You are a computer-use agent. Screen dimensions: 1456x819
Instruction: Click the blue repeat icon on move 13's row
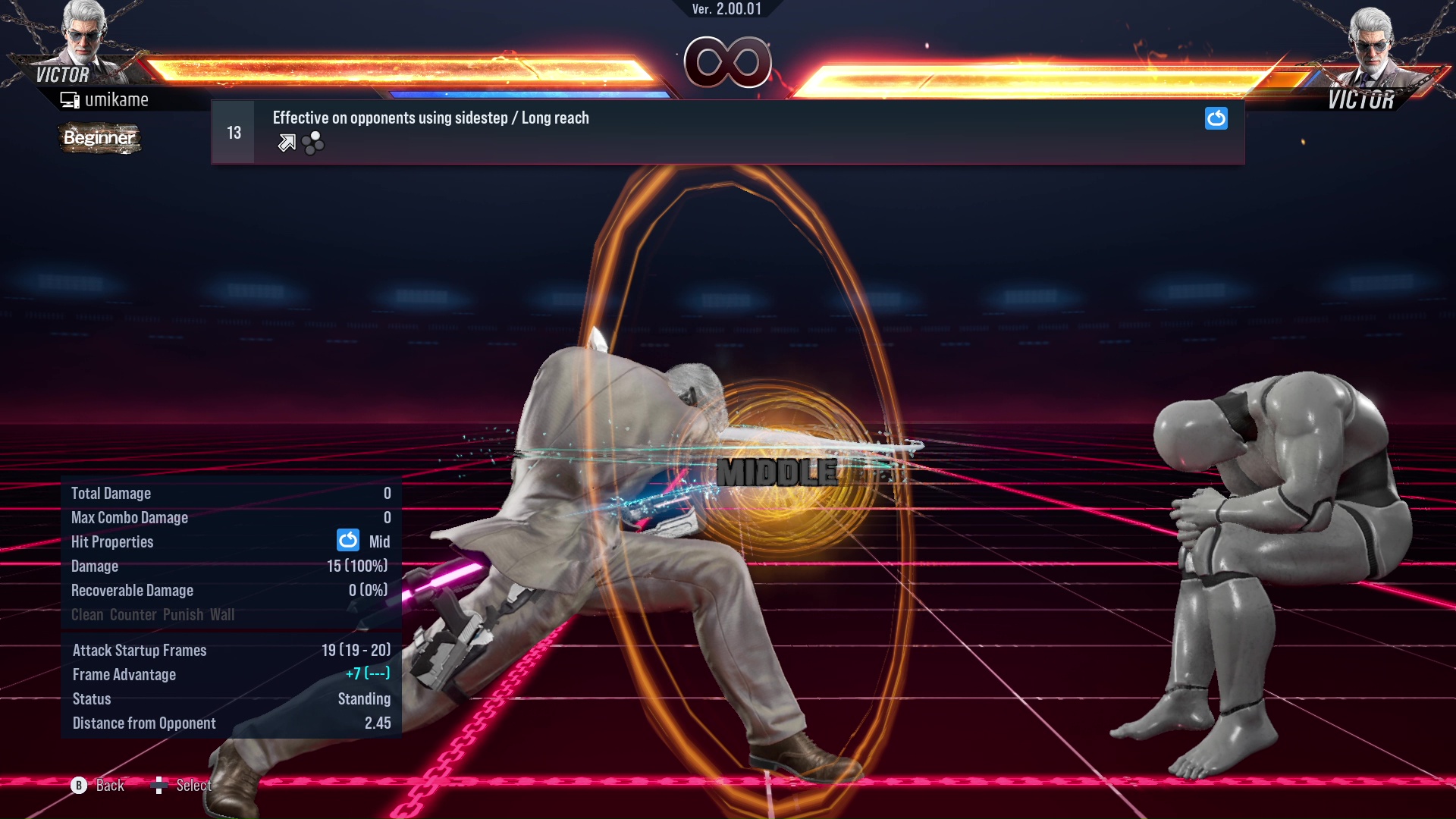(x=1216, y=118)
